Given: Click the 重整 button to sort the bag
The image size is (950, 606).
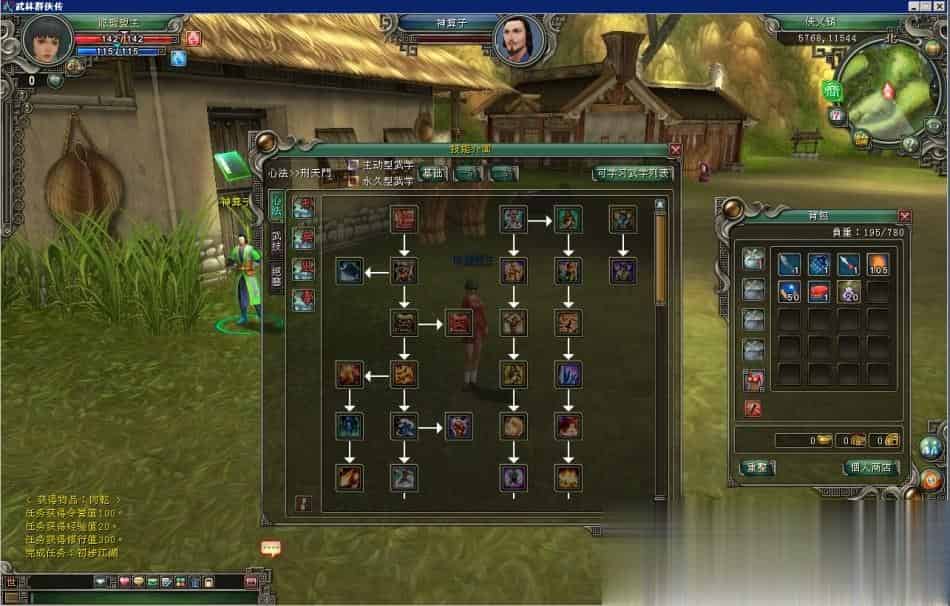Looking at the screenshot, I should coord(754,467).
